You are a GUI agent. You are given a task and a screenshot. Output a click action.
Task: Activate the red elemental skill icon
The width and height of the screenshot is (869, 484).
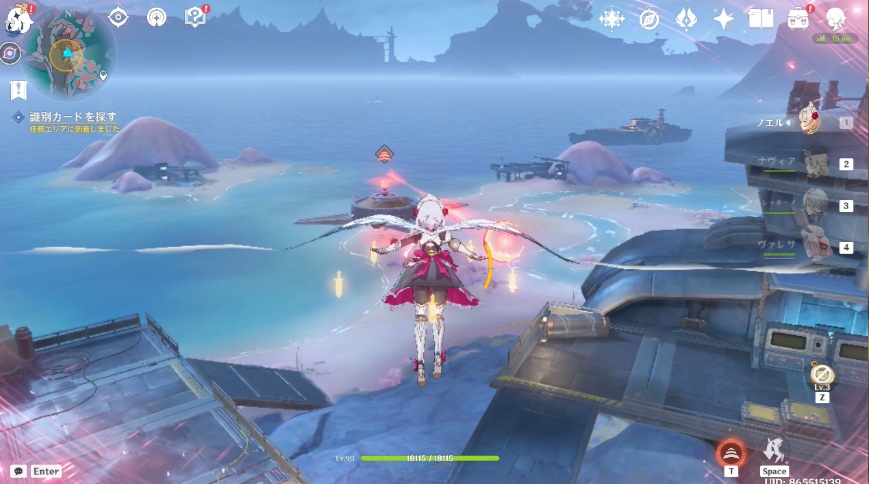pyautogui.click(x=732, y=453)
